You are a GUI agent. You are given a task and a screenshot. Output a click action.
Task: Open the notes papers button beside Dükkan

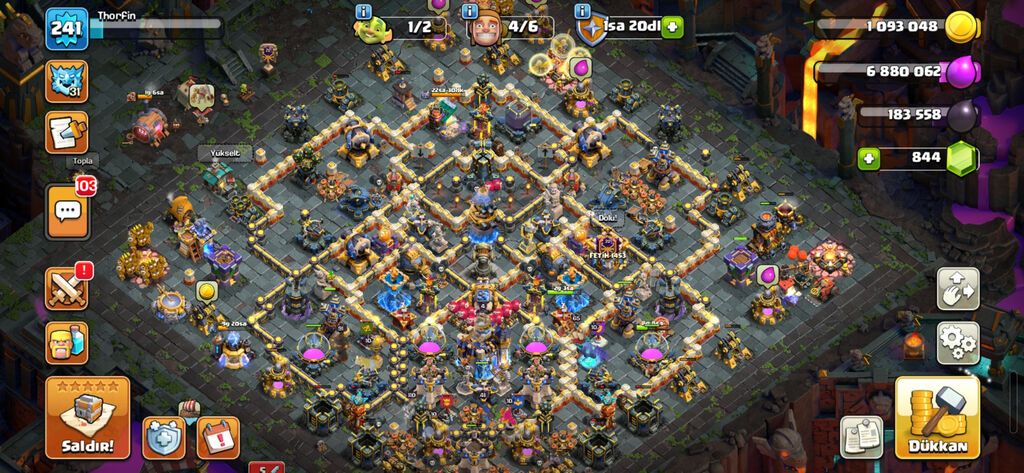861,435
